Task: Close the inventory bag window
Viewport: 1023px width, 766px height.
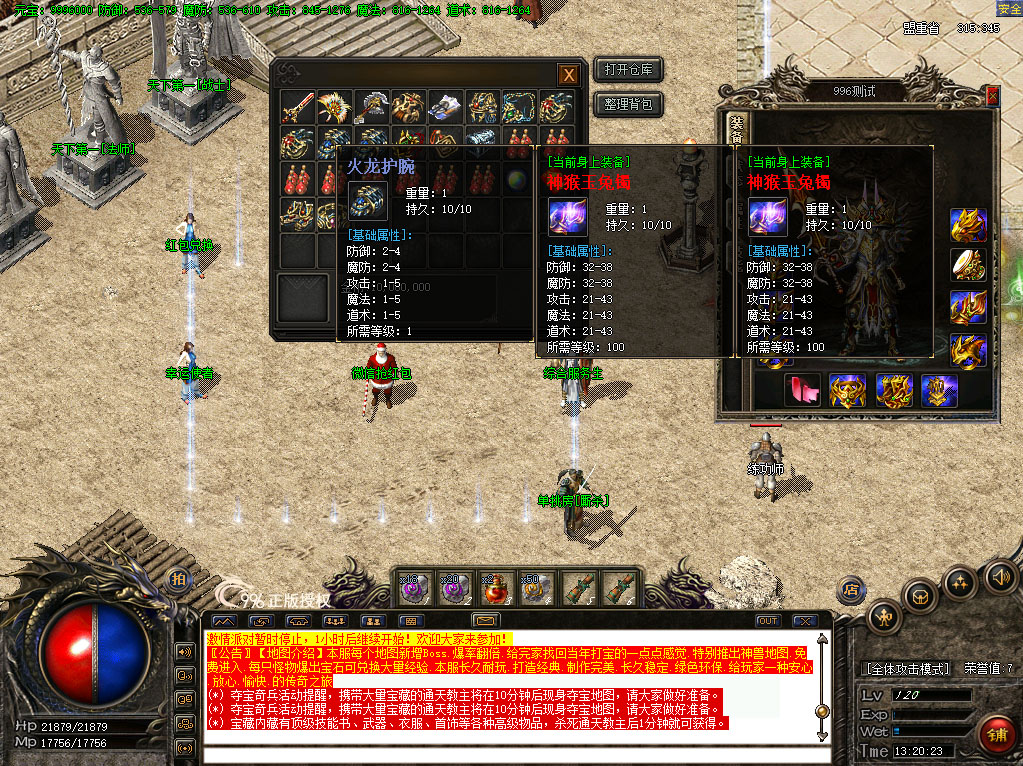Action: click(x=568, y=74)
